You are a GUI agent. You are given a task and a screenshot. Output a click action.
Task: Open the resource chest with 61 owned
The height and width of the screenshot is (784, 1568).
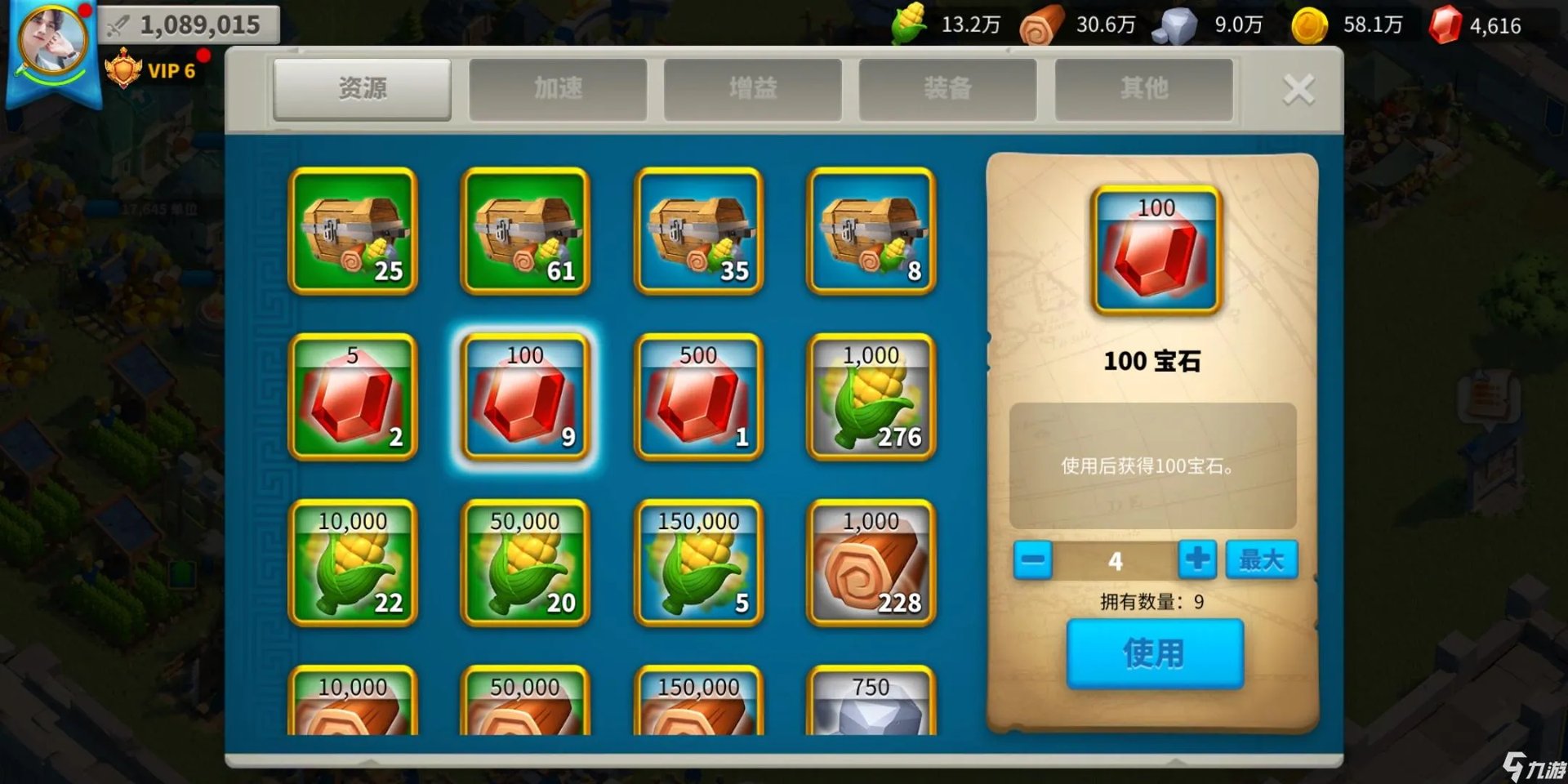pos(526,233)
